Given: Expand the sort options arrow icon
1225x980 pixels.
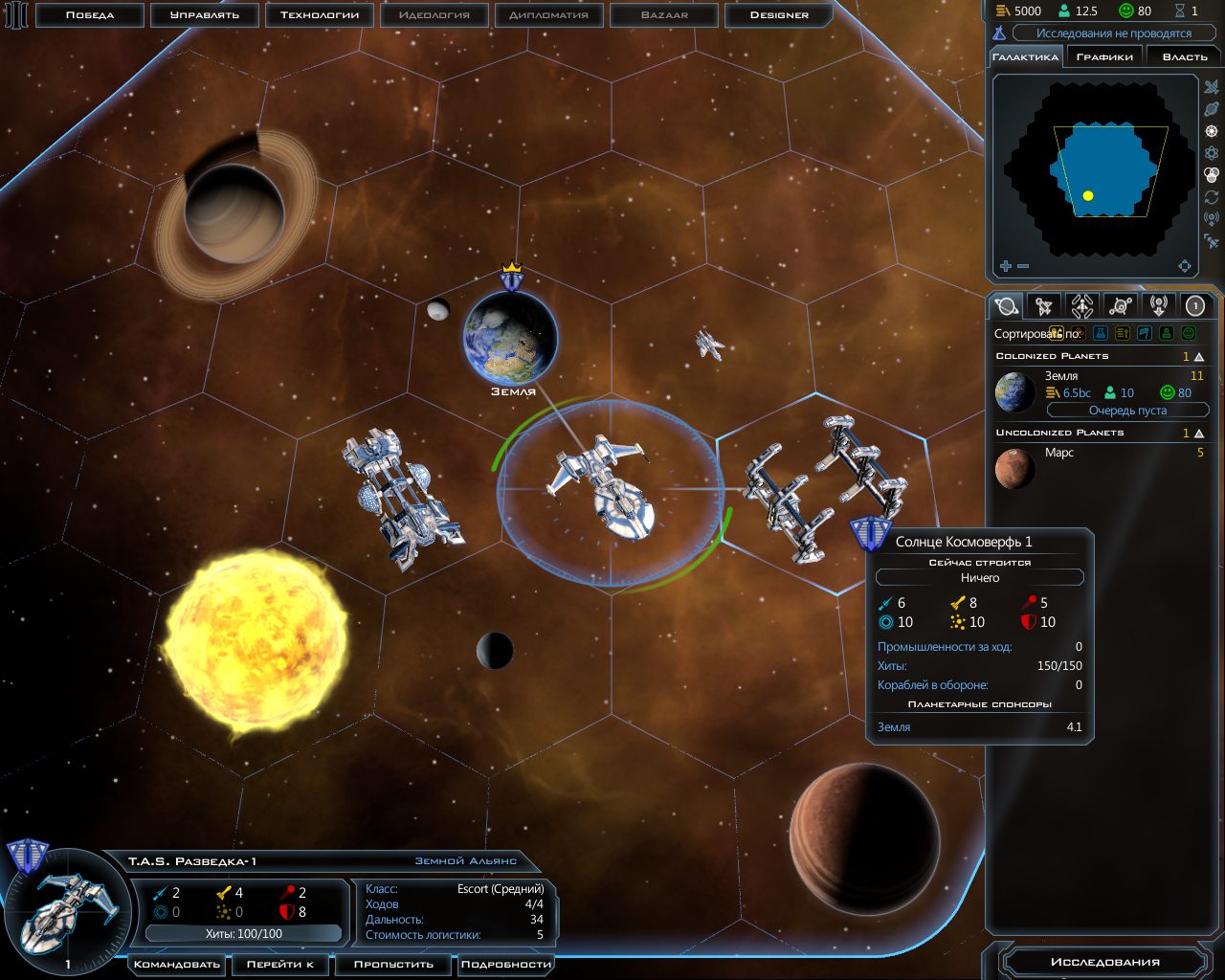Looking at the screenshot, I should click(1057, 332).
